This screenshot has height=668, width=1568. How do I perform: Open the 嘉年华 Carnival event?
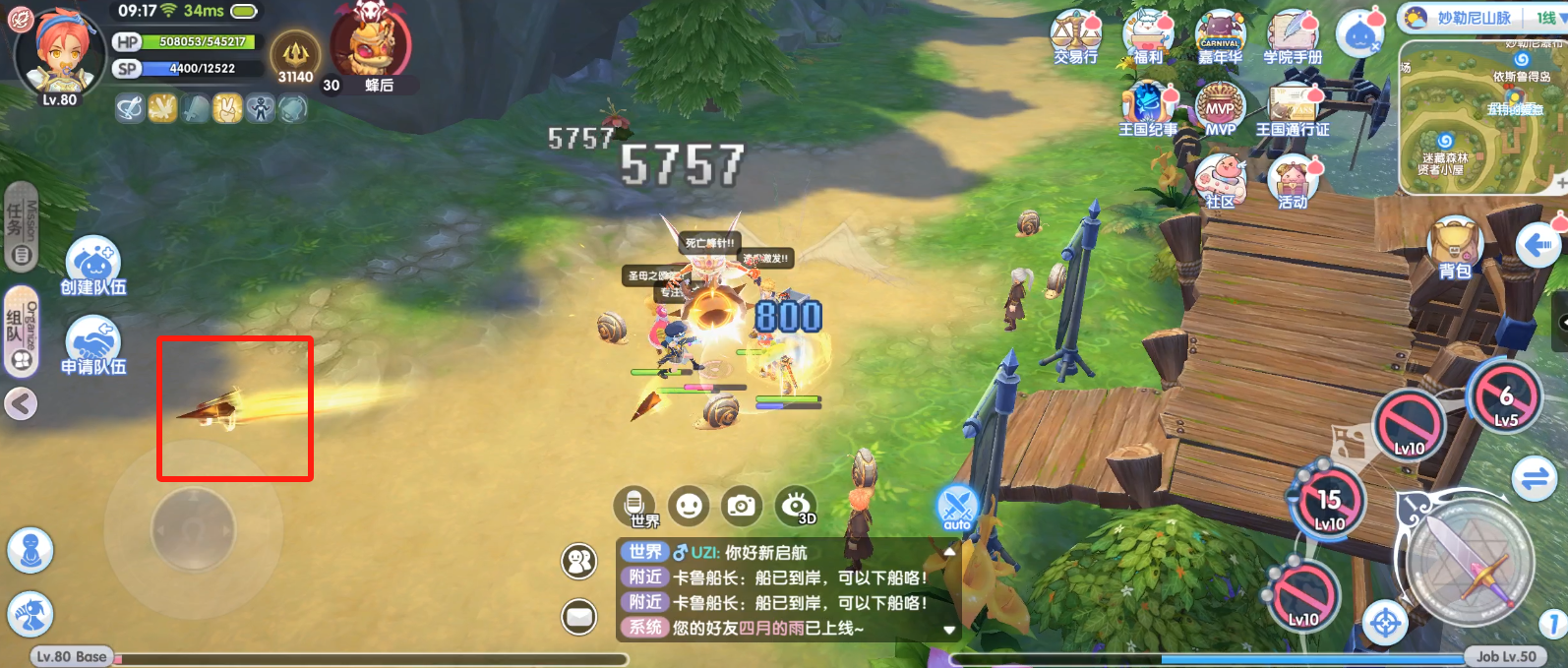1220,37
